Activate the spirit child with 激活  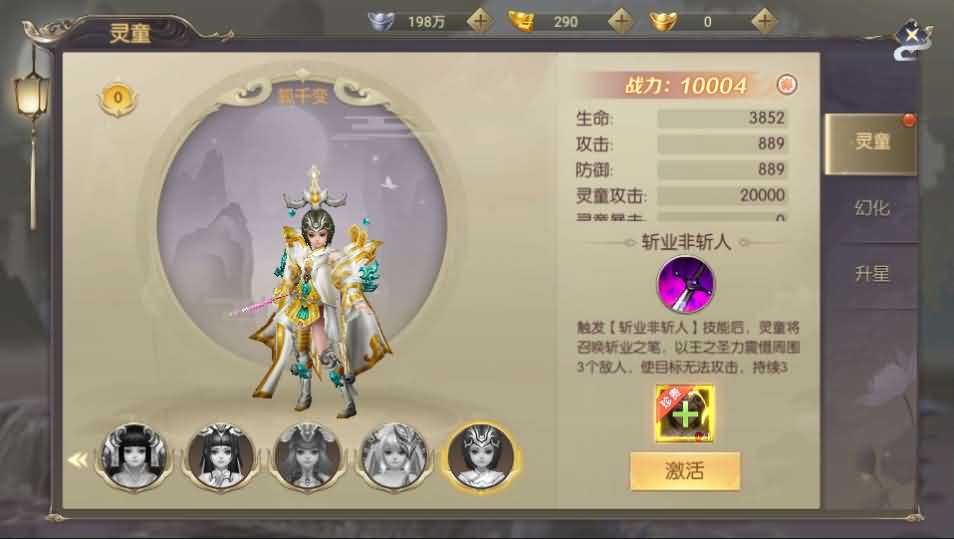point(685,471)
